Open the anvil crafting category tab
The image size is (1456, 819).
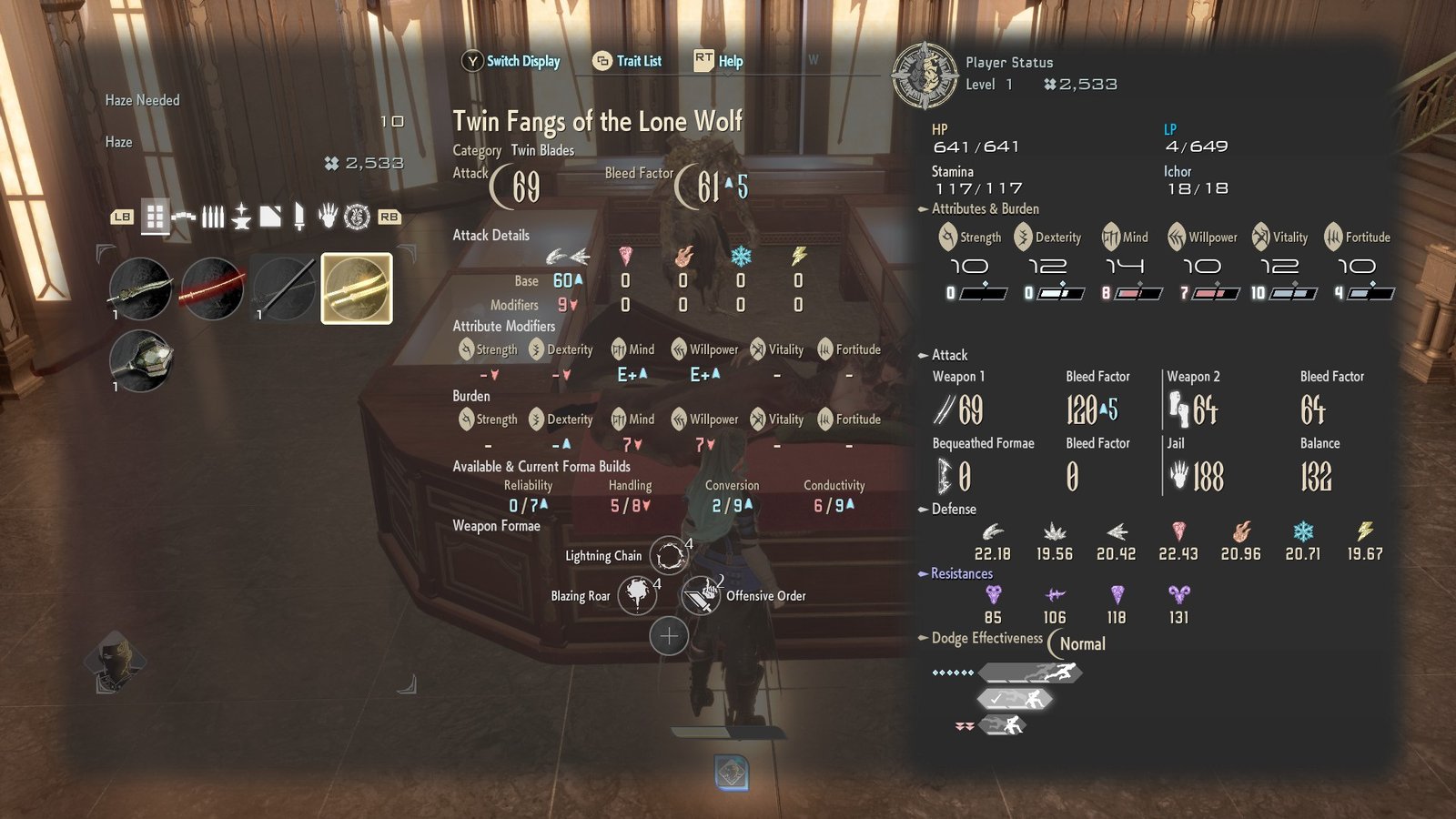pos(239,218)
